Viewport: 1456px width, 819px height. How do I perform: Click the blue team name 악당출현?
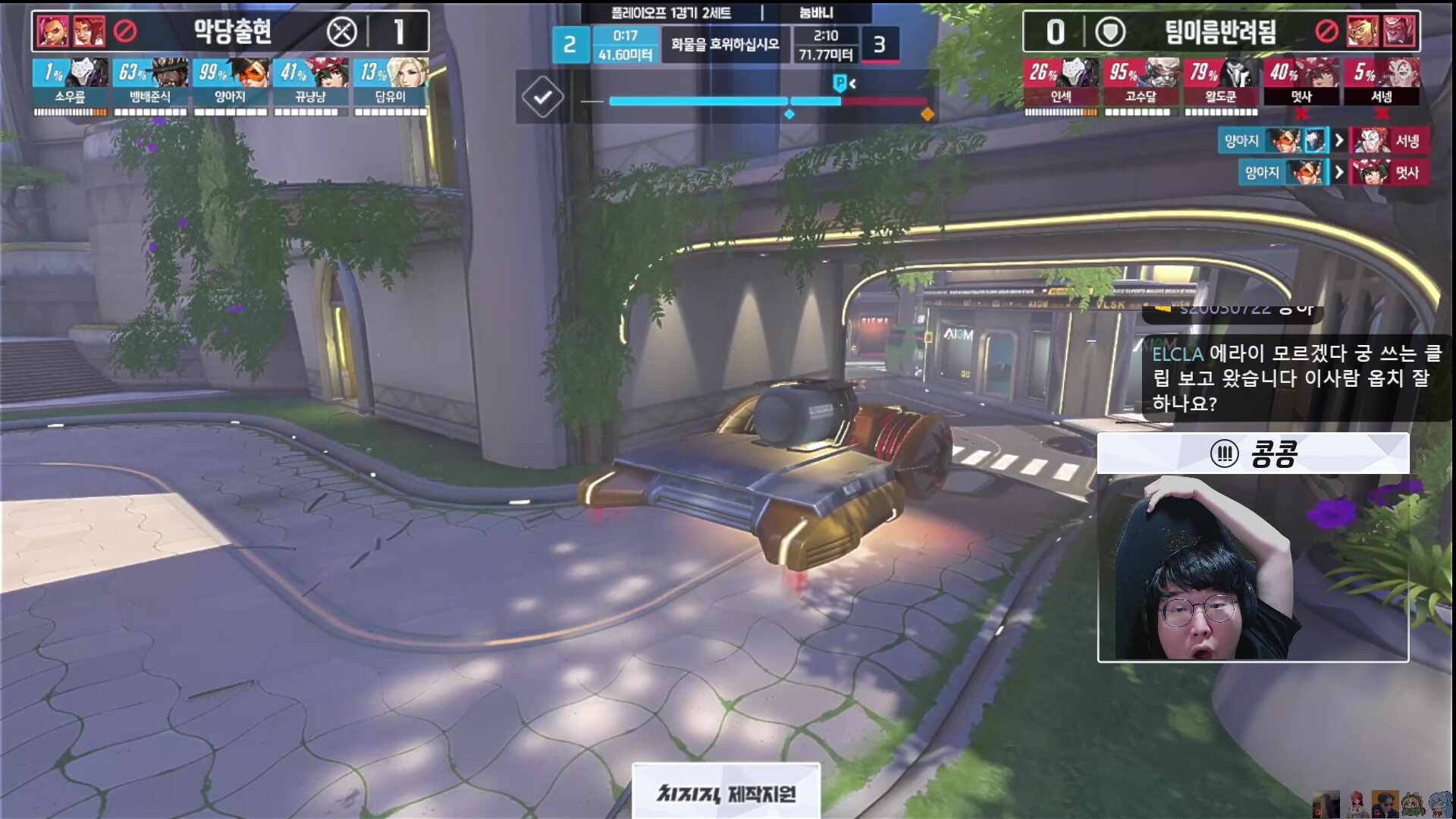(x=232, y=32)
